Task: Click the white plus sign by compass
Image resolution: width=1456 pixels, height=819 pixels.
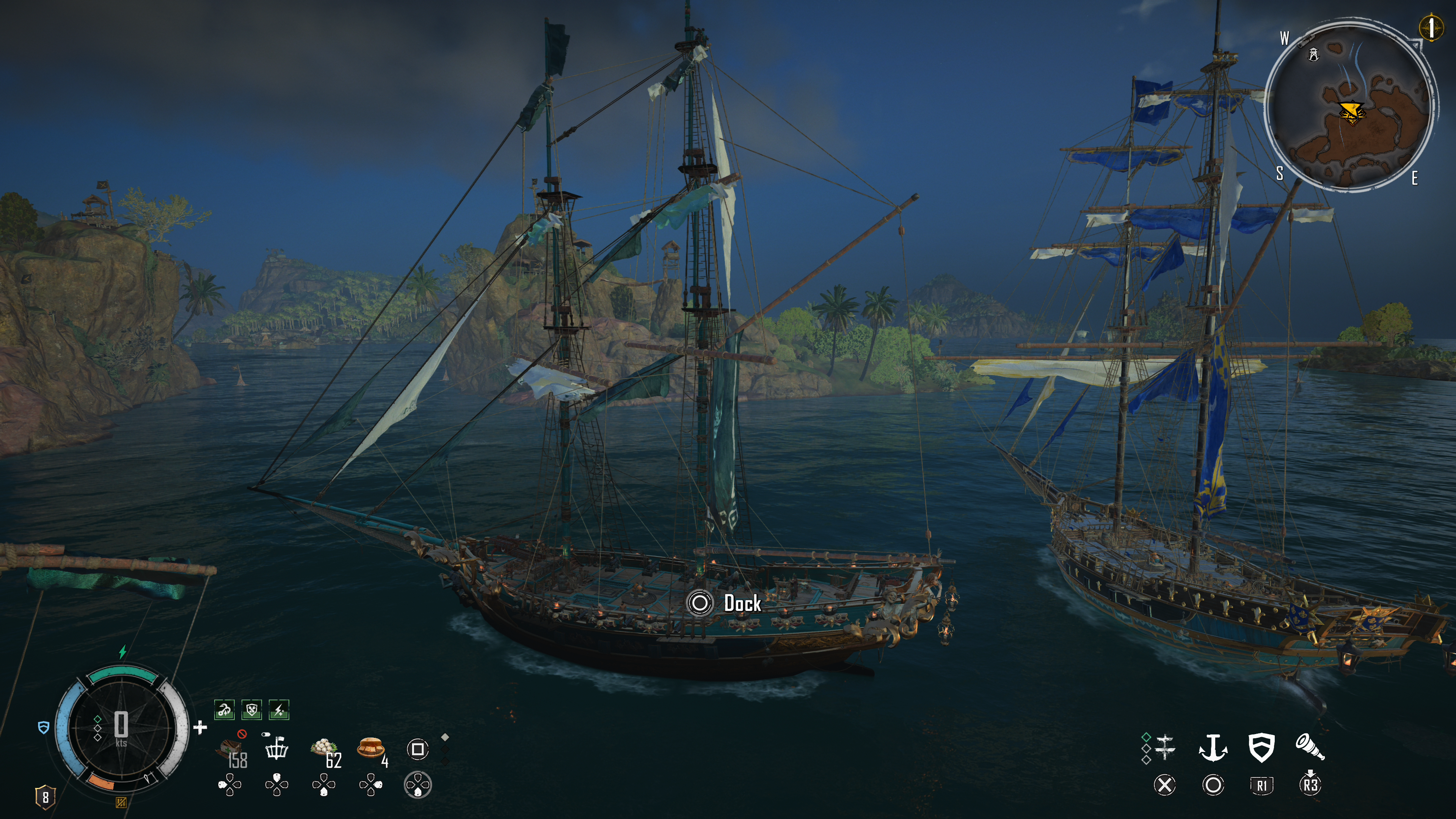Action: point(200,728)
